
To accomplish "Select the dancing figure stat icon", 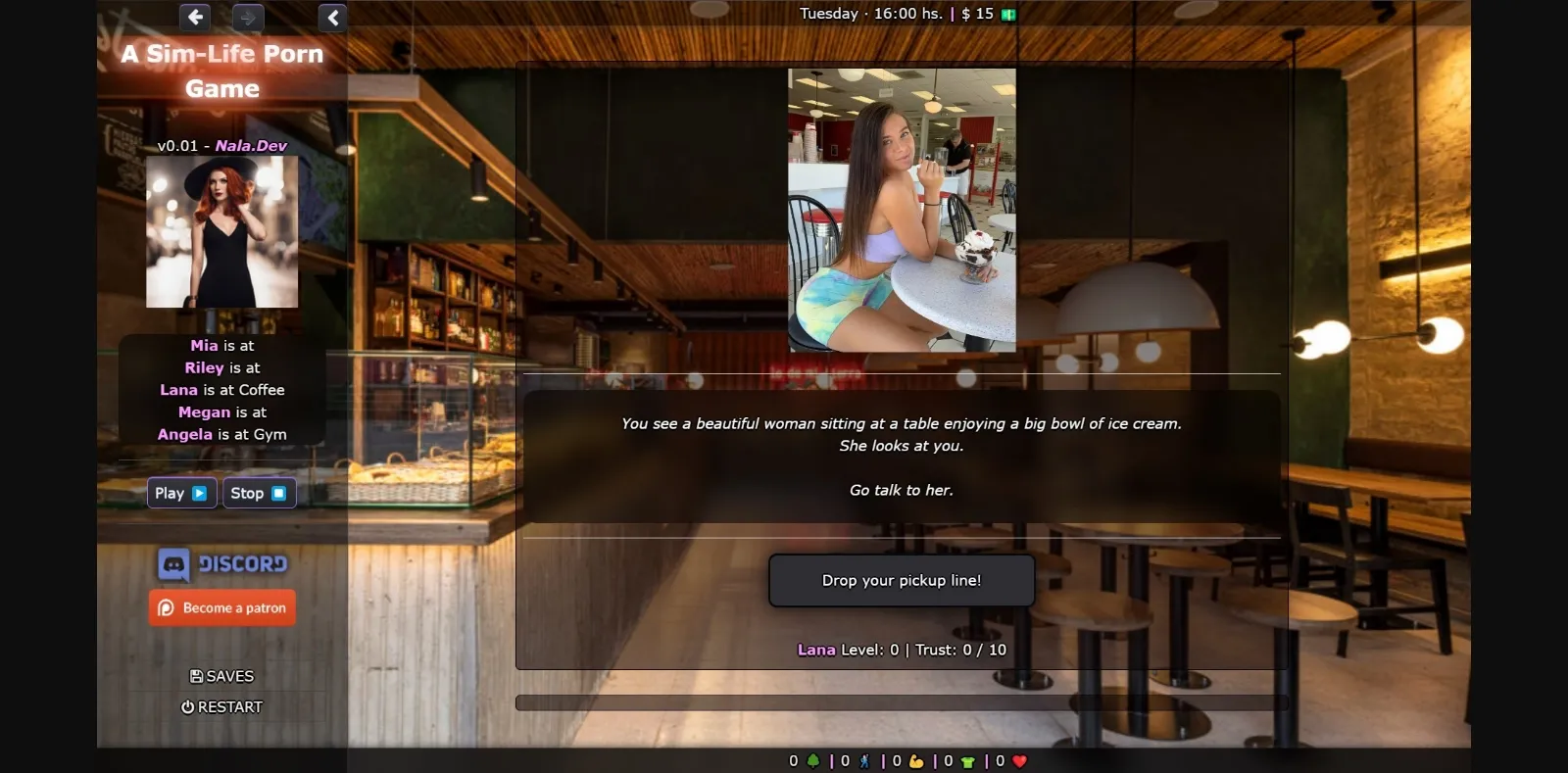I will (864, 760).
